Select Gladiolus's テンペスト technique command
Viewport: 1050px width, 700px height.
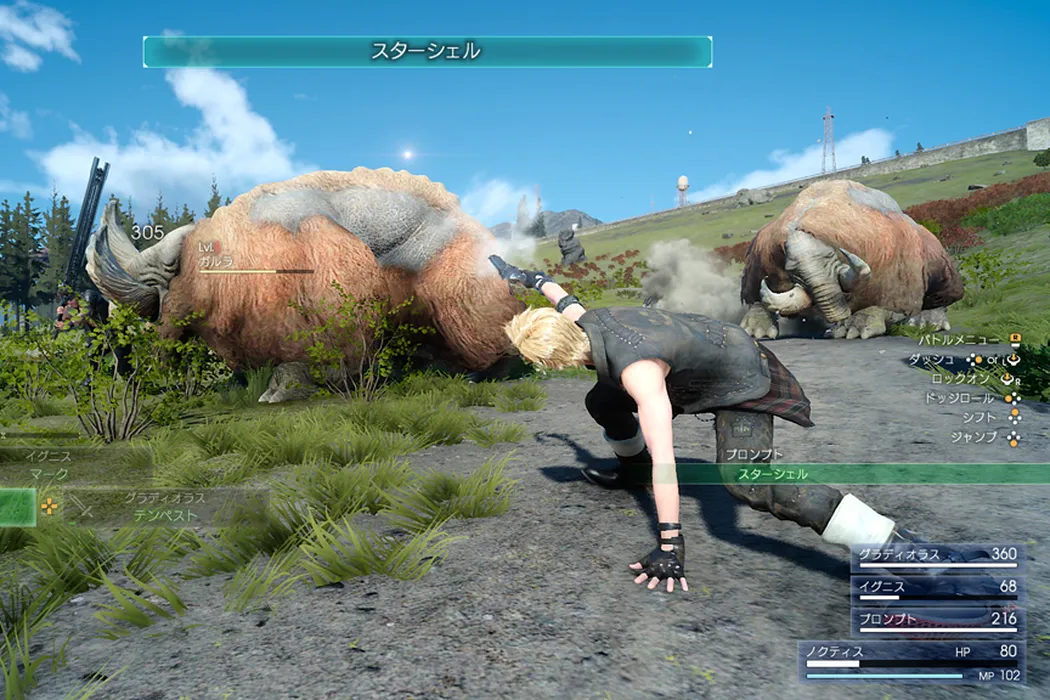(160, 516)
